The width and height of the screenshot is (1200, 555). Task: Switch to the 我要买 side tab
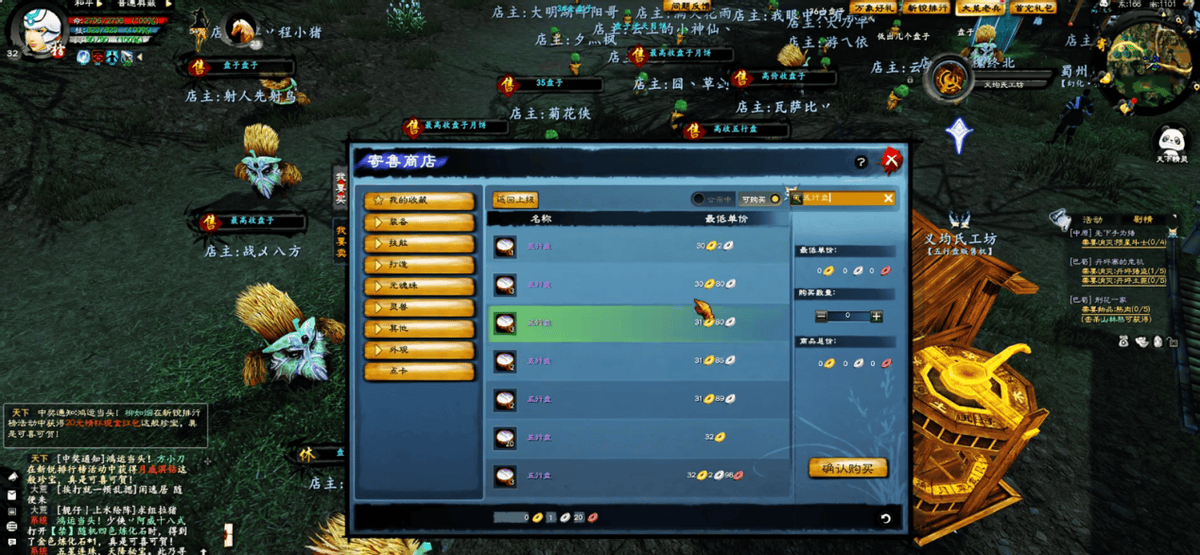point(340,186)
